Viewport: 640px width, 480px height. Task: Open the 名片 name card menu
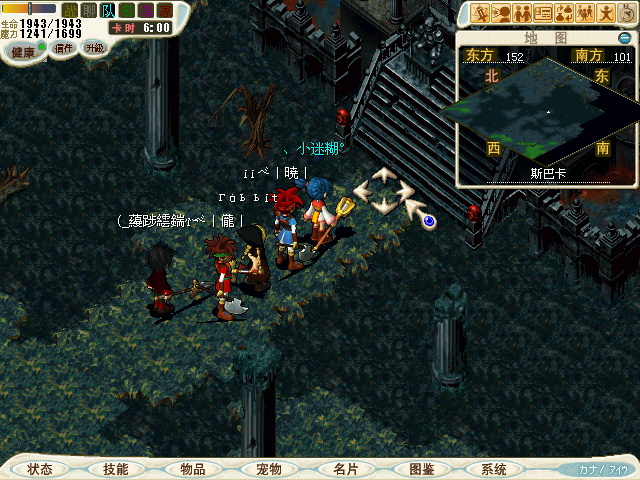click(345, 468)
